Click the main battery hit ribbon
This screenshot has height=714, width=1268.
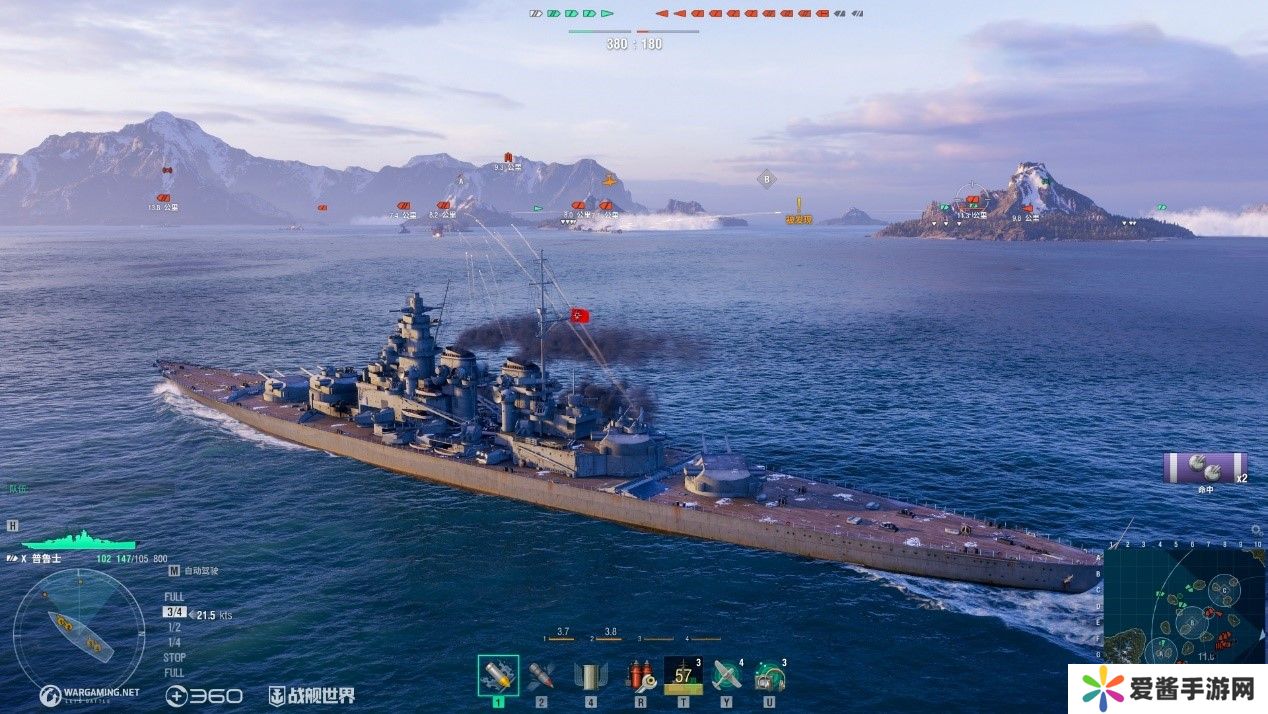point(1204,467)
